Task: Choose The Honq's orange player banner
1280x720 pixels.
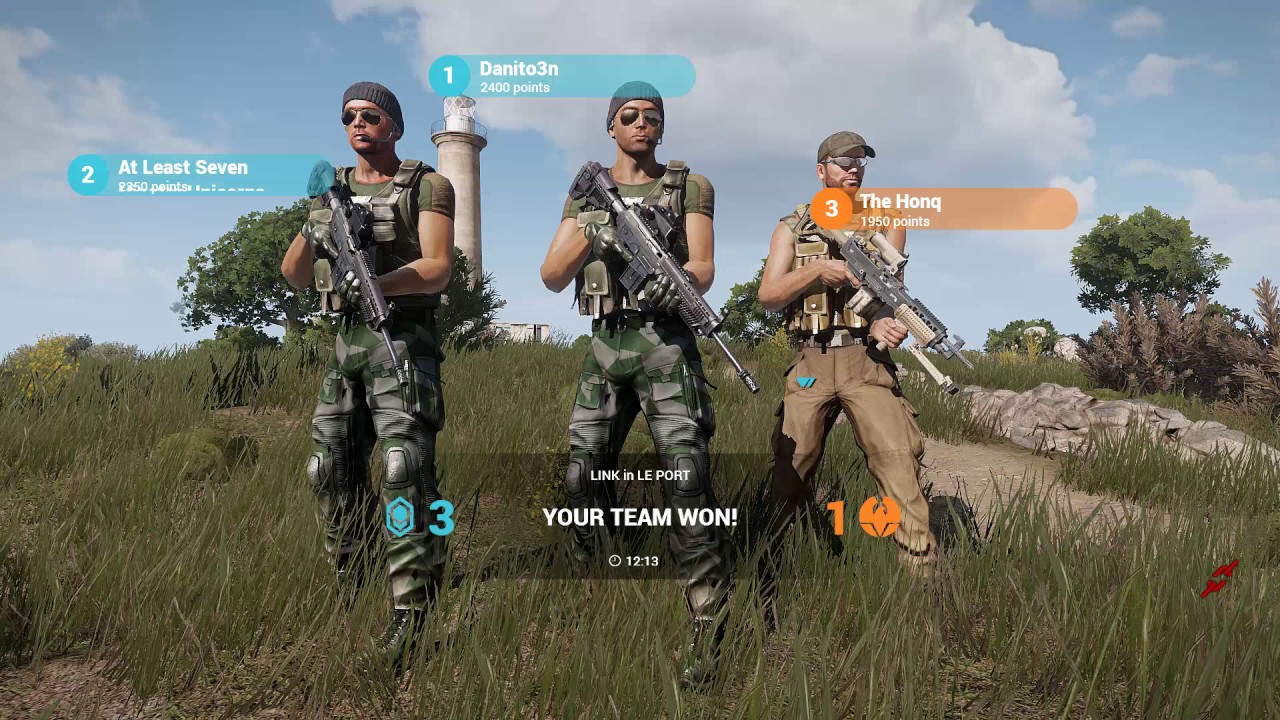Action: (943, 209)
